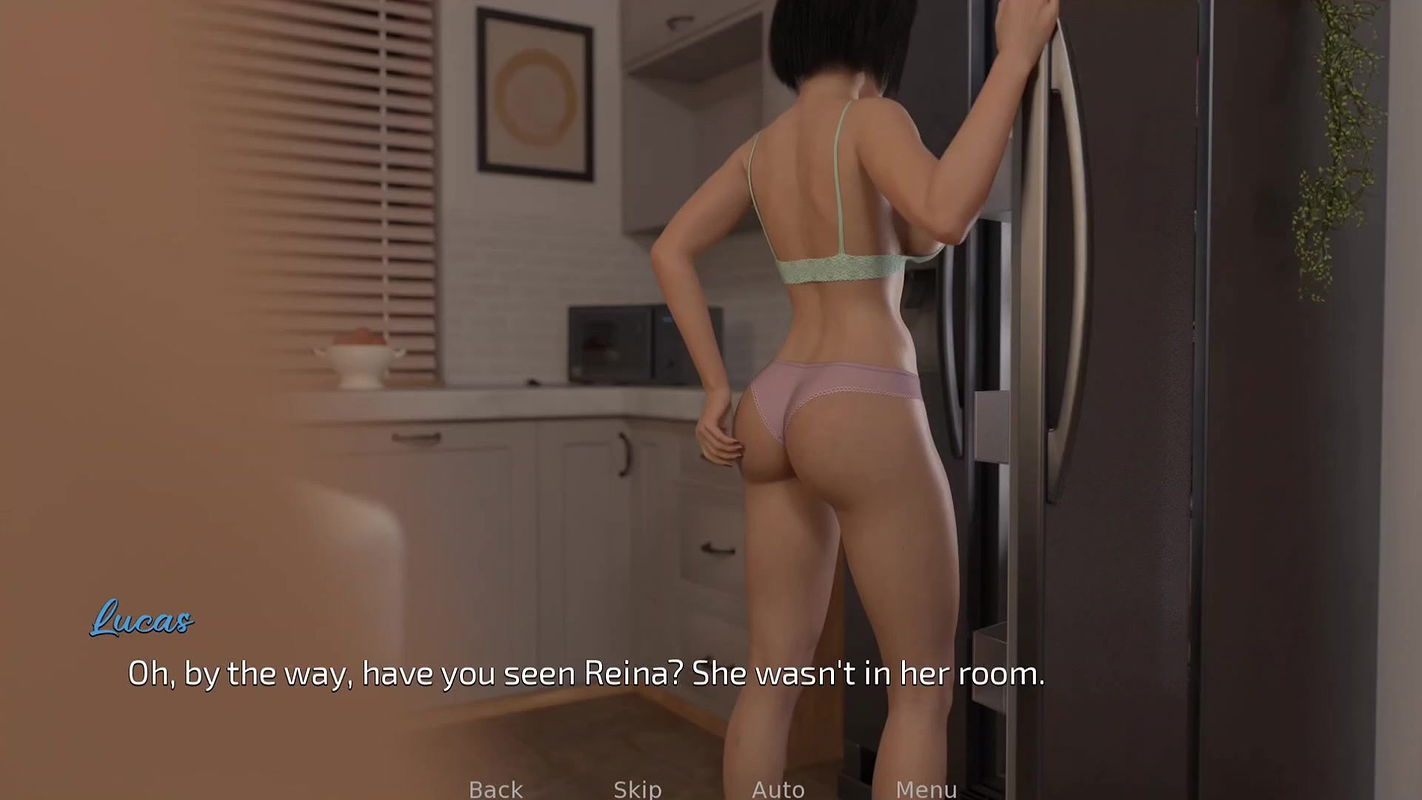Open the Menu from the quick bar
Image resolution: width=1422 pixels, height=800 pixels.
pos(925,789)
